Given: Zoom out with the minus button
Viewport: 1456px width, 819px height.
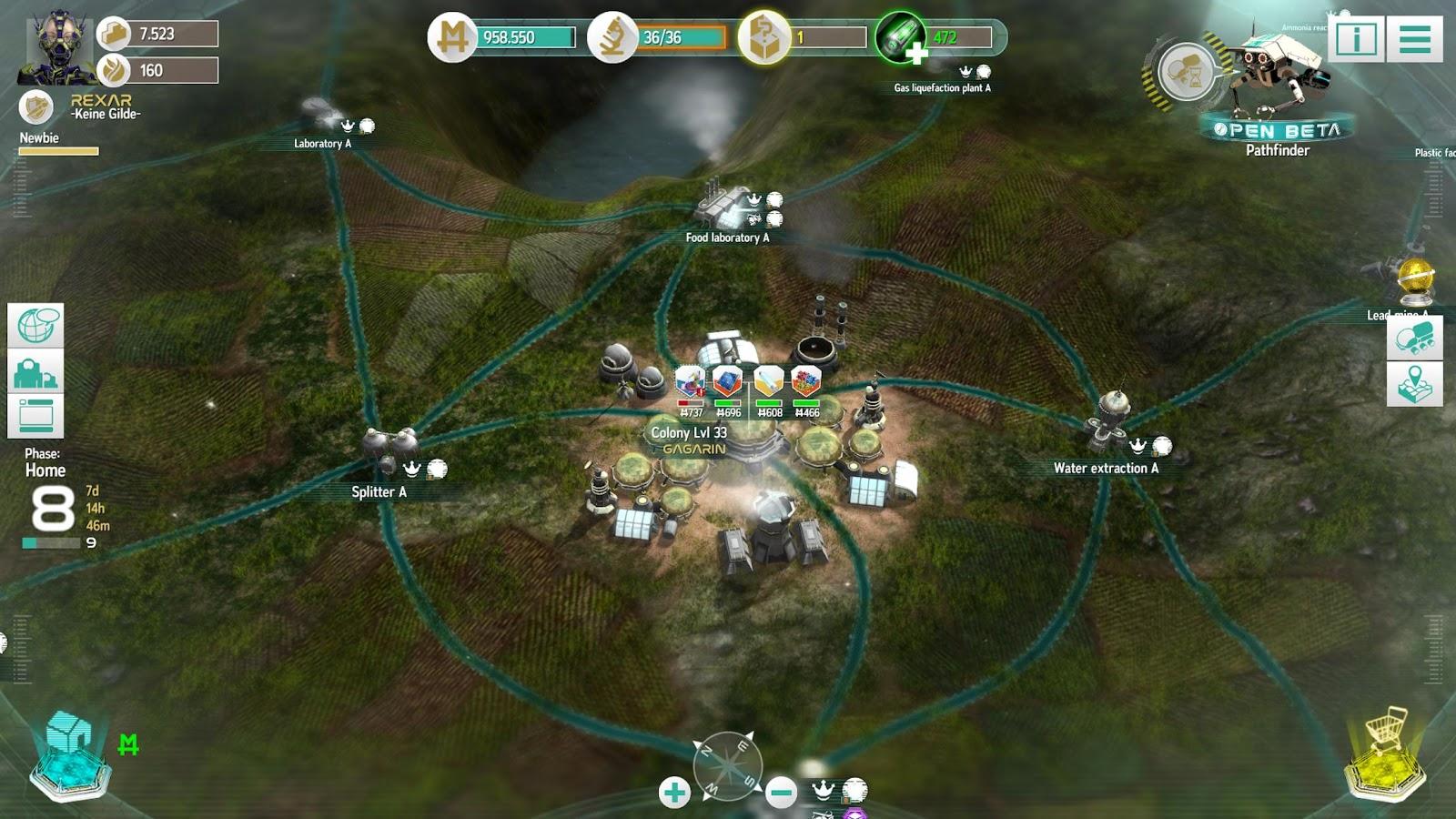Looking at the screenshot, I should click(x=781, y=793).
